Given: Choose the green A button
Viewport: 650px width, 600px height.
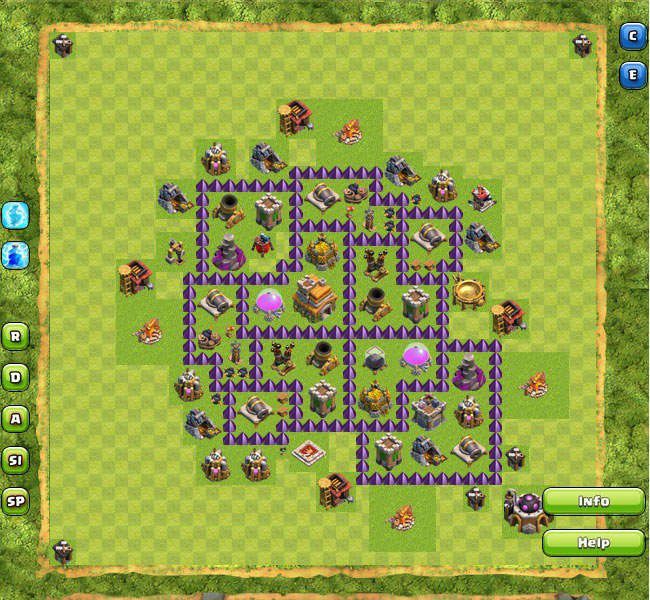Looking at the screenshot, I should pyautogui.click(x=15, y=418).
